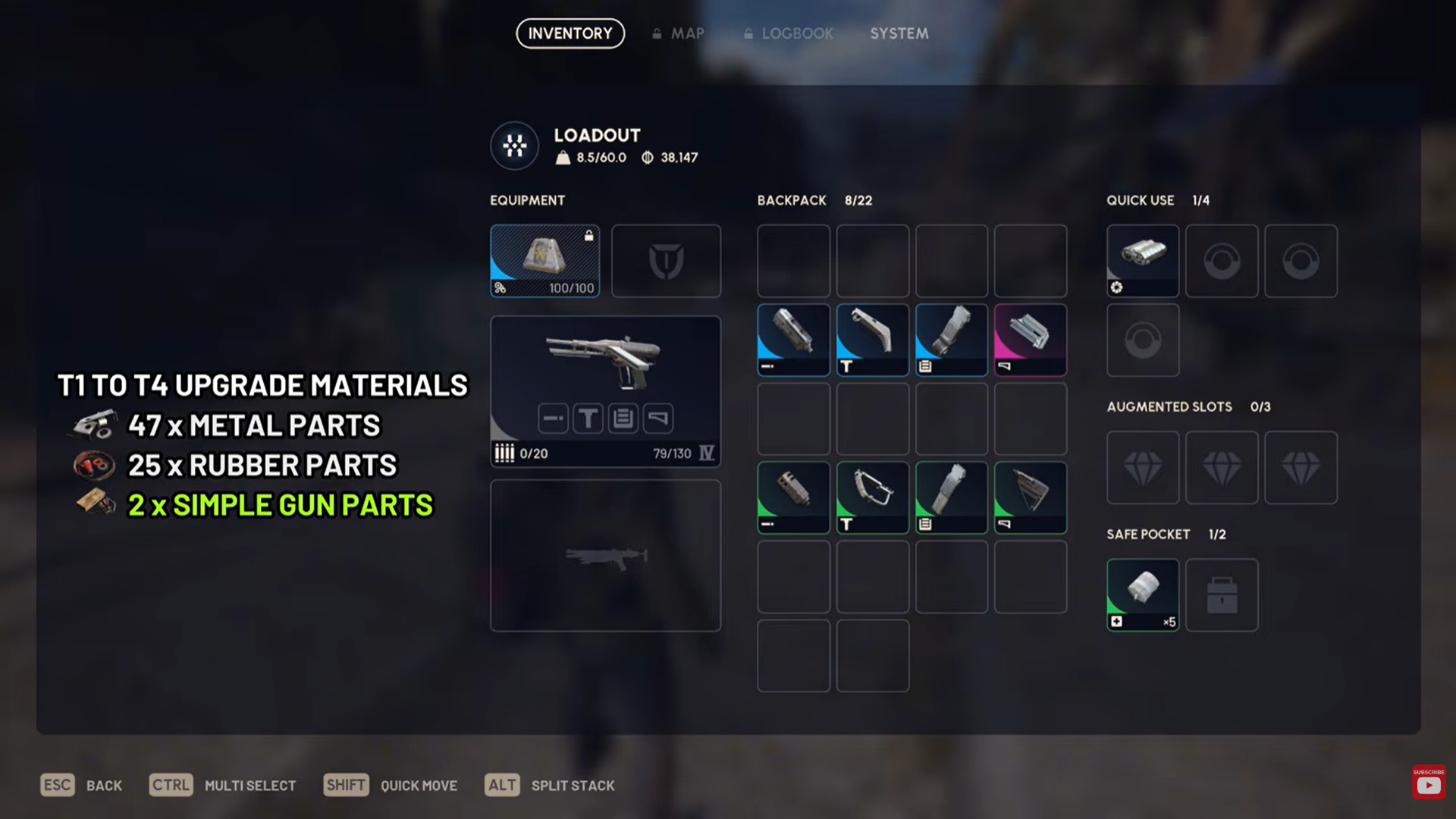Click the empty safe pocket slot
The image size is (1456, 819).
click(x=1221, y=595)
